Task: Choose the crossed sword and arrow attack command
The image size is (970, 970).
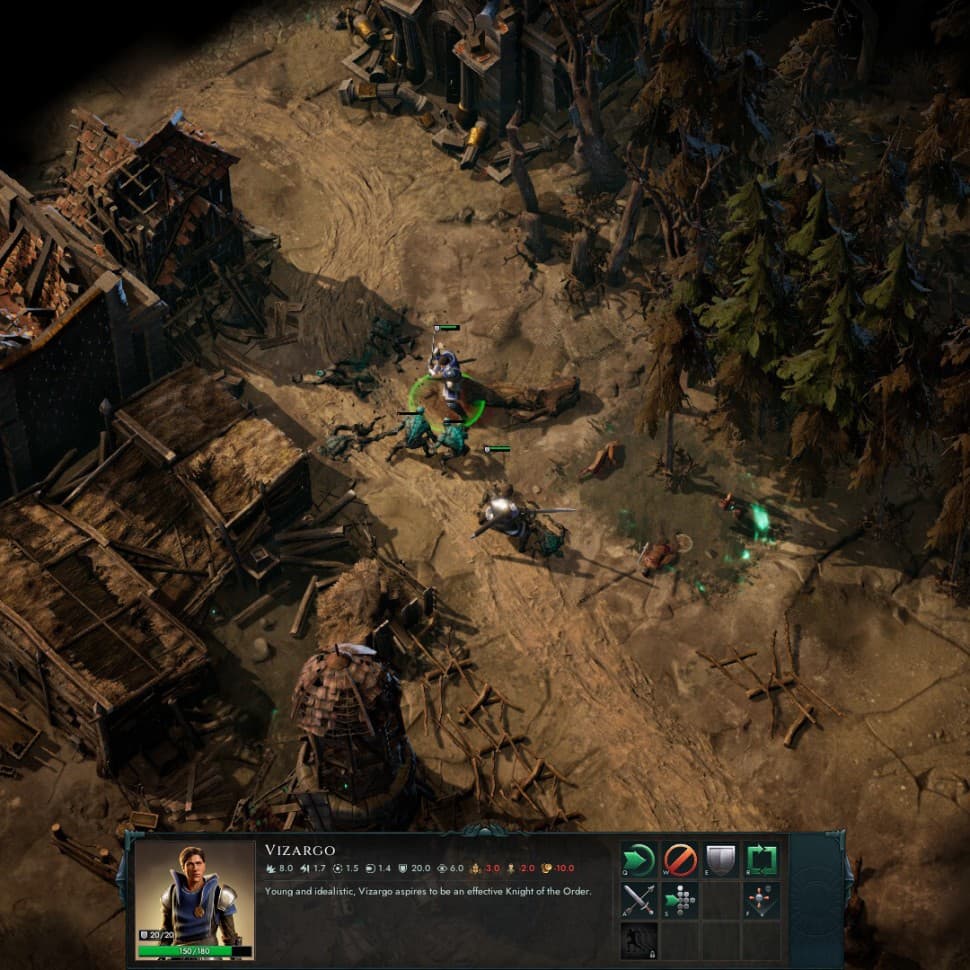Action: click(639, 900)
